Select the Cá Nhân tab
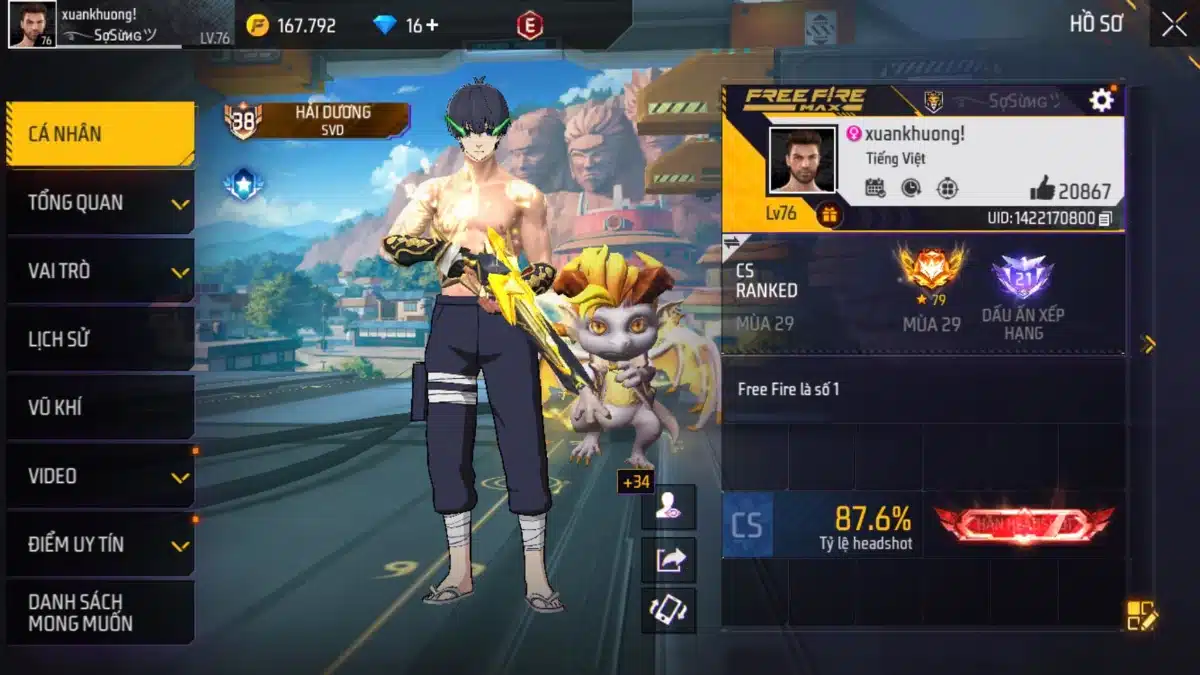The image size is (1200, 675). pyautogui.click(x=100, y=134)
